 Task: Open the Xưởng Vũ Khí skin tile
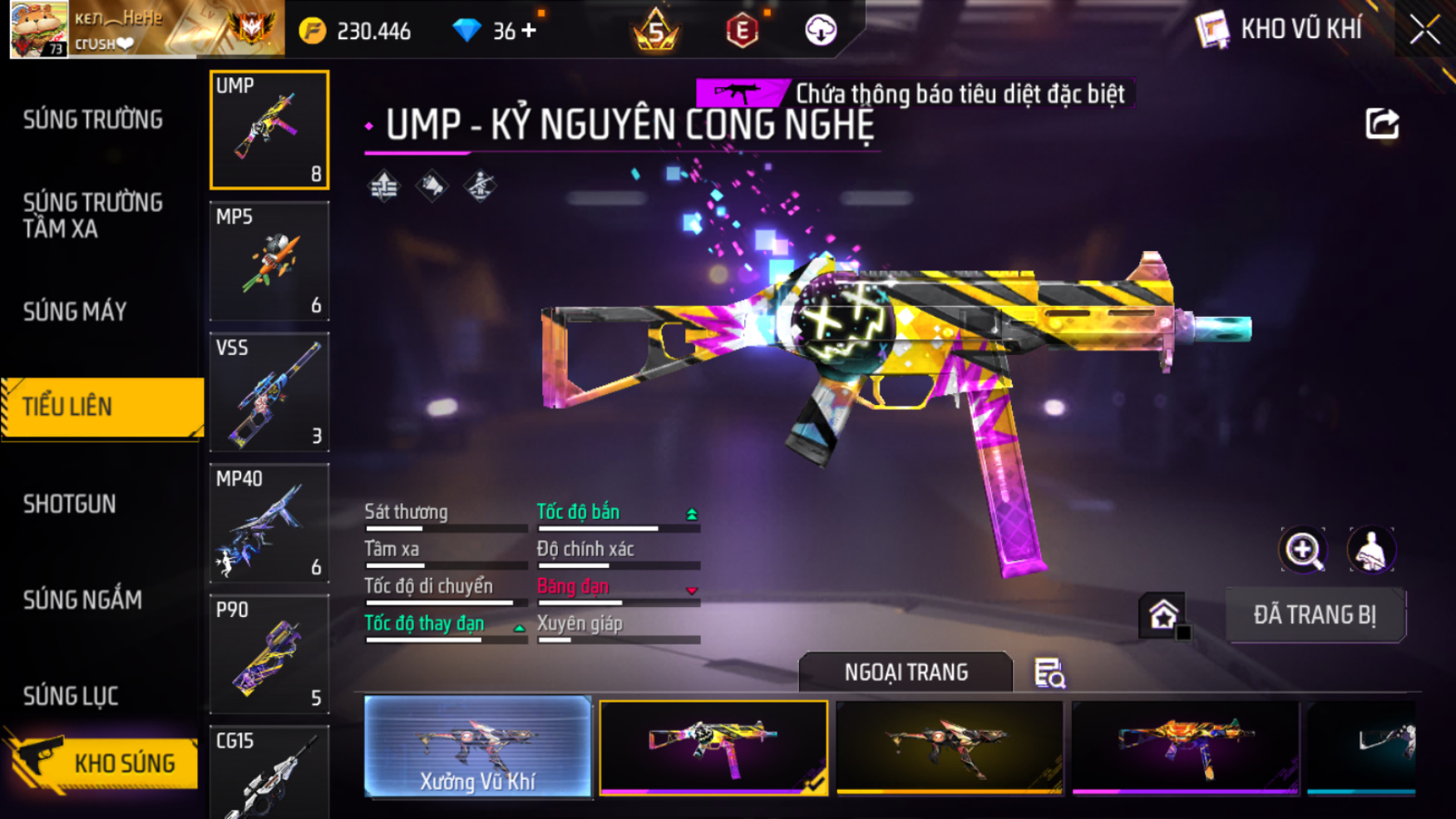pyautogui.click(x=477, y=747)
